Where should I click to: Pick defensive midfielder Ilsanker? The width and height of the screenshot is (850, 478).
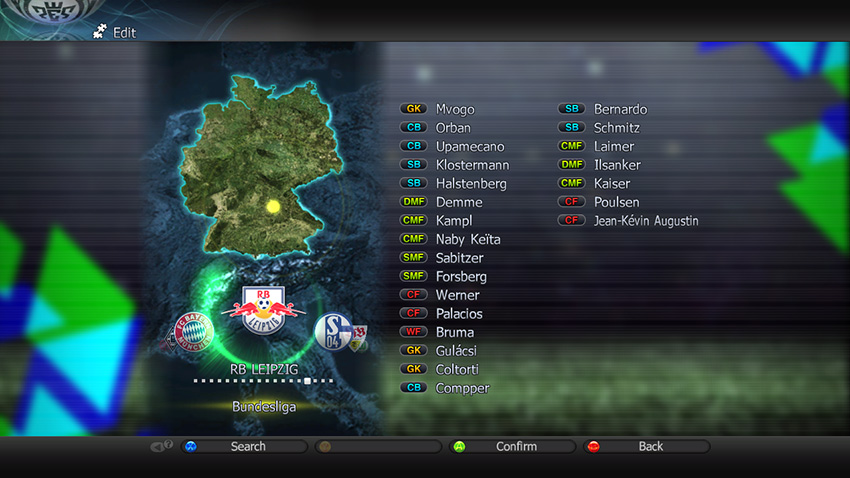pos(617,165)
